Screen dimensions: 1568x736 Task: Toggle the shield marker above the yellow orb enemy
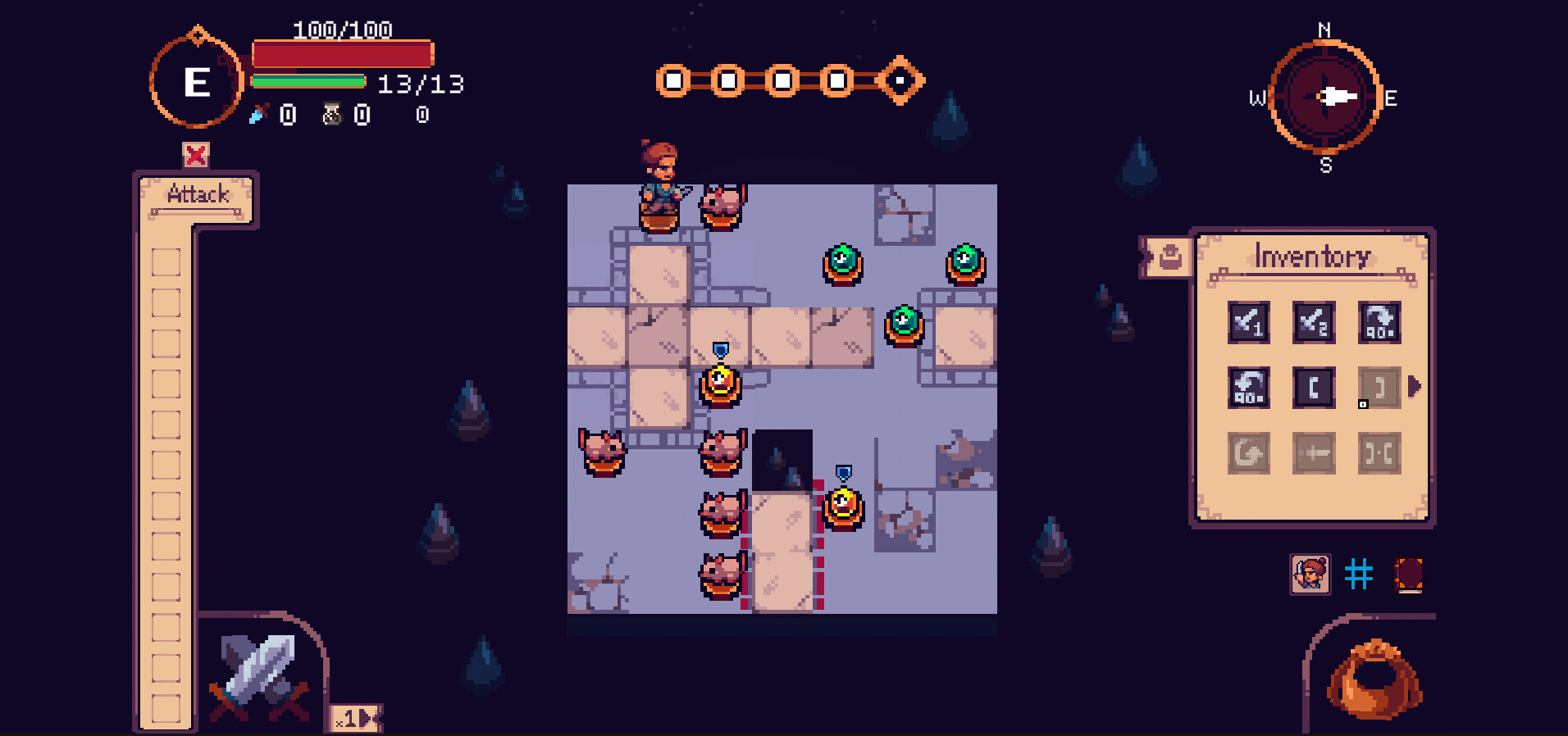click(720, 348)
